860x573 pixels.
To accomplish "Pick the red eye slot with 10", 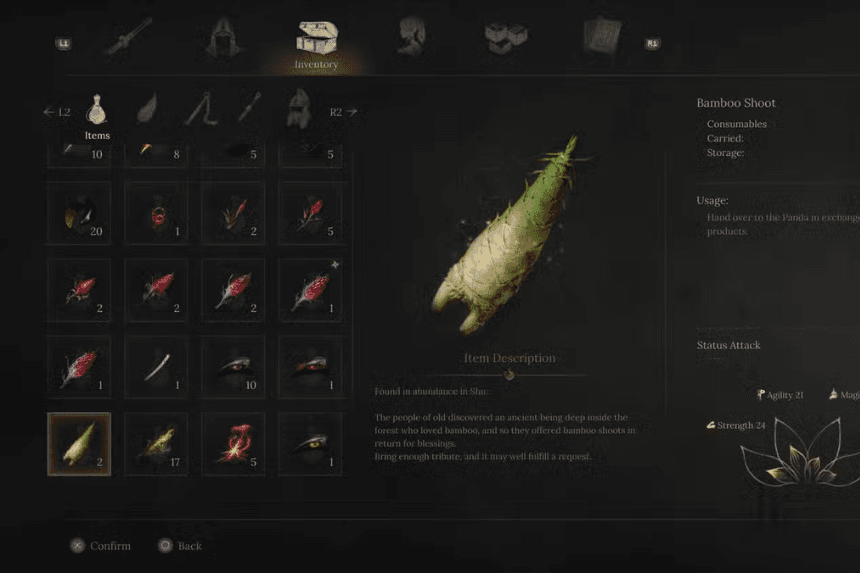I will pos(233,367).
